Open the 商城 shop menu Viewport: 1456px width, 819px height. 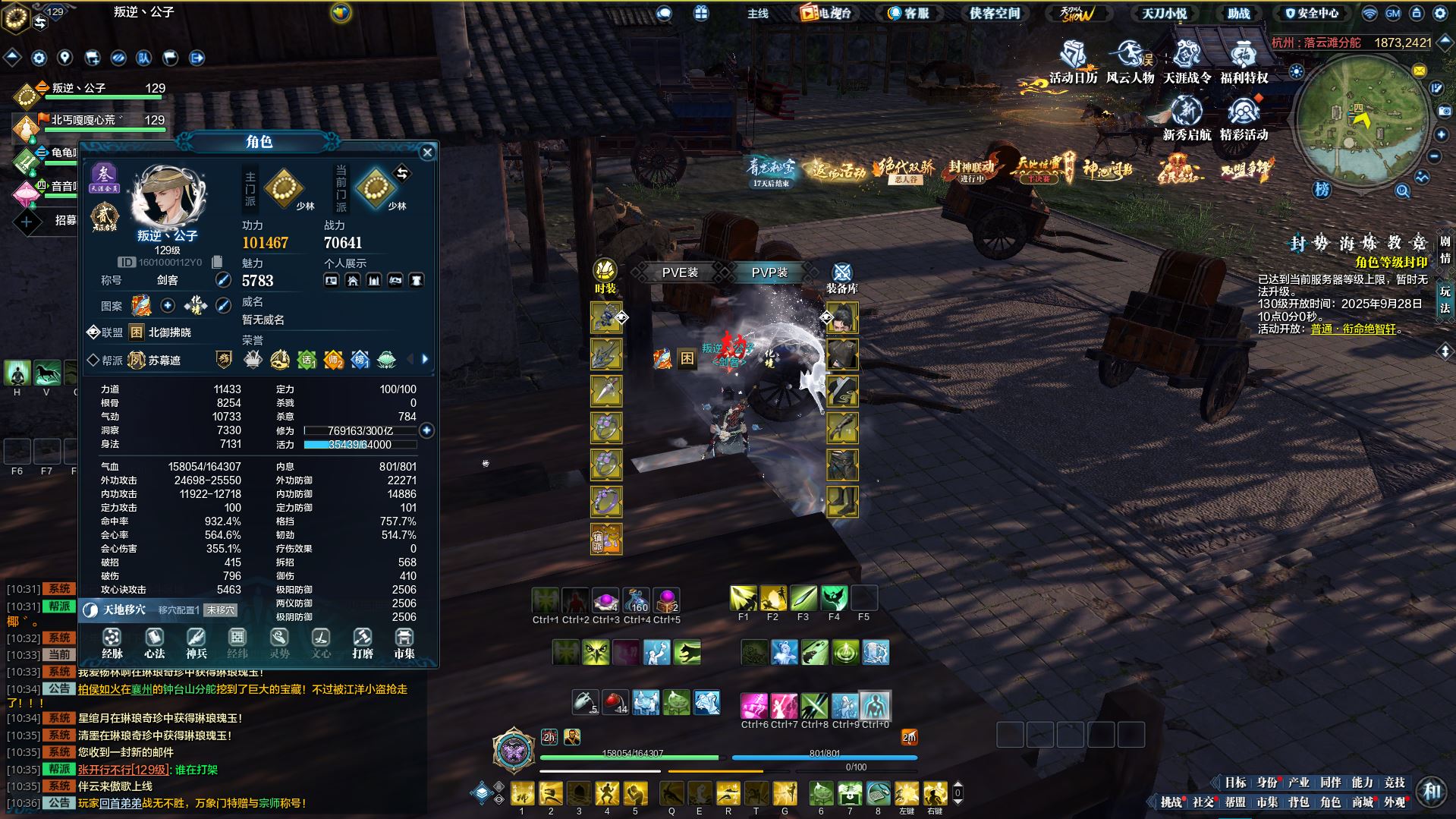pyautogui.click(x=1362, y=802)
